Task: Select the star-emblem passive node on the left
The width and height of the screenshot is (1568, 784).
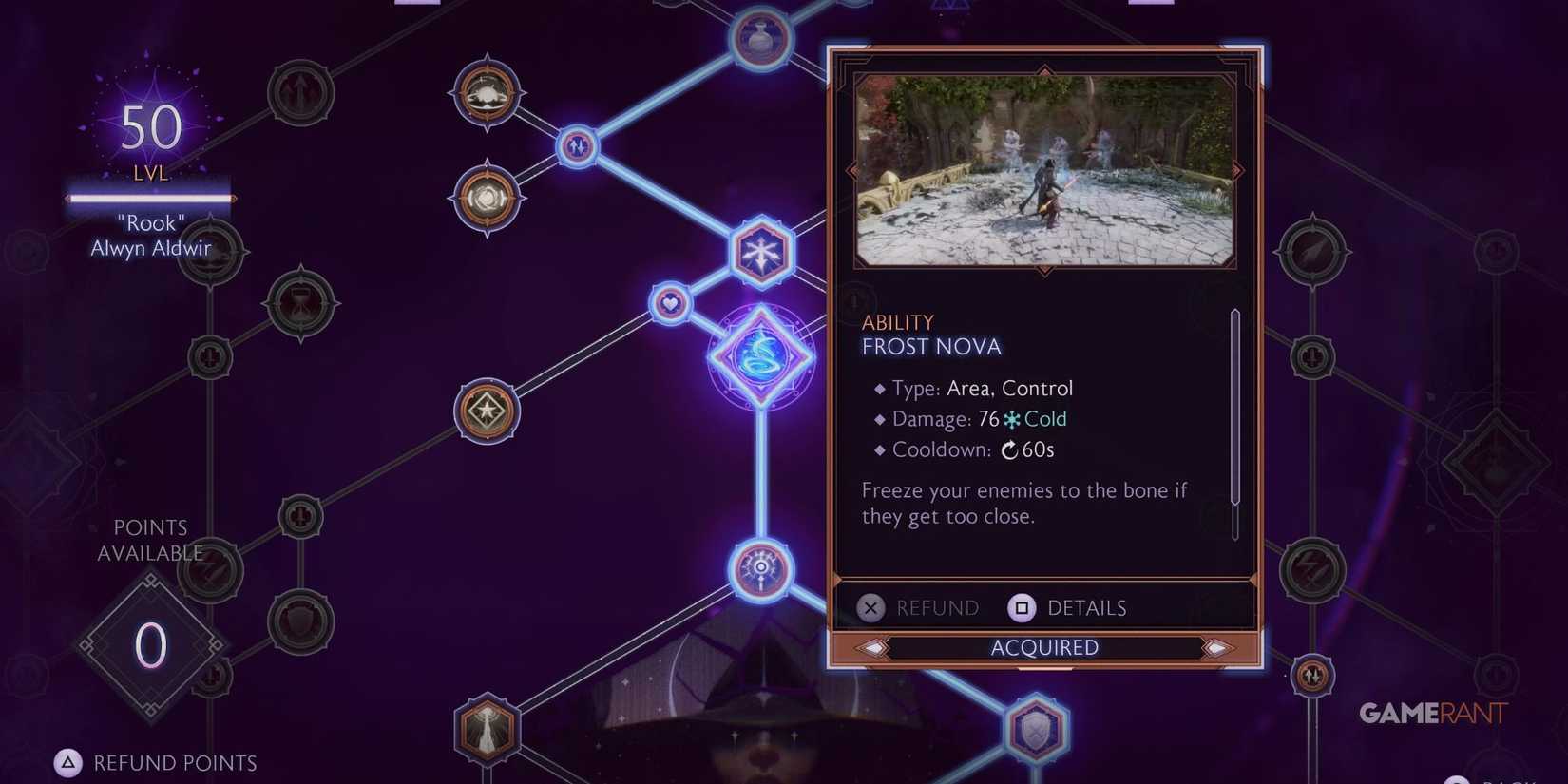Action: pos(488,409)
